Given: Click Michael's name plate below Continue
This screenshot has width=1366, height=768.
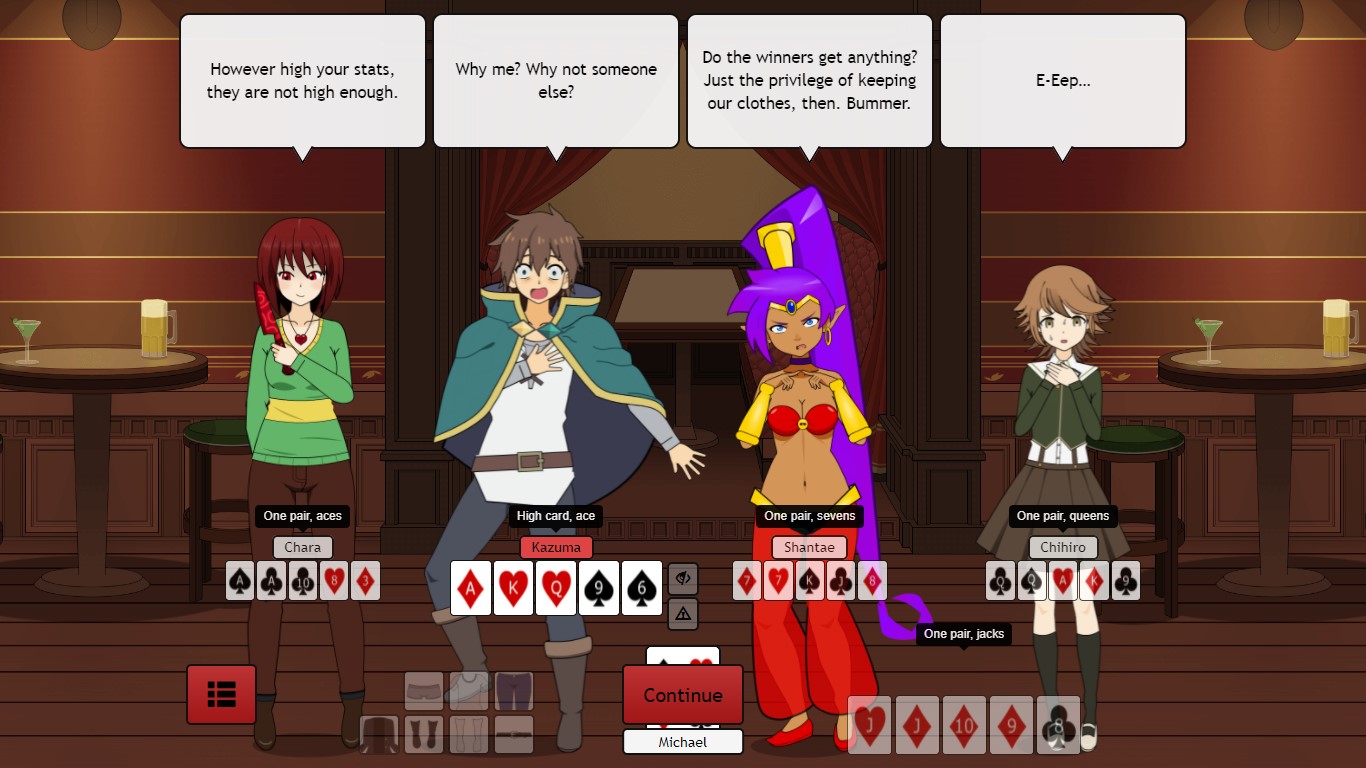Looking at the screenshot, I should 683,742.
